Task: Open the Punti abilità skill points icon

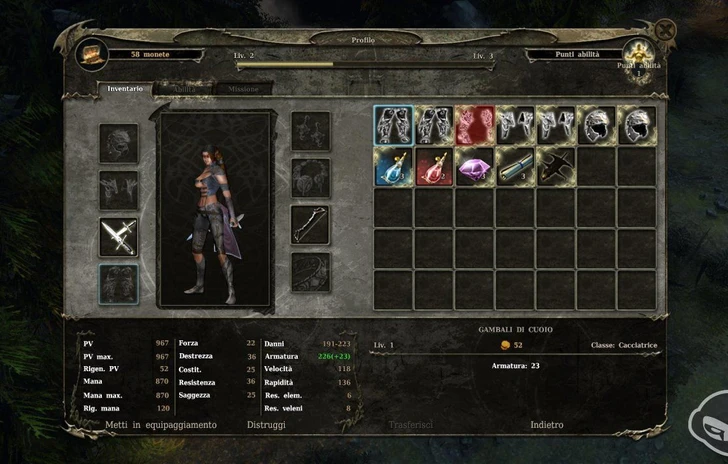Action: click(x=636, y=54)
